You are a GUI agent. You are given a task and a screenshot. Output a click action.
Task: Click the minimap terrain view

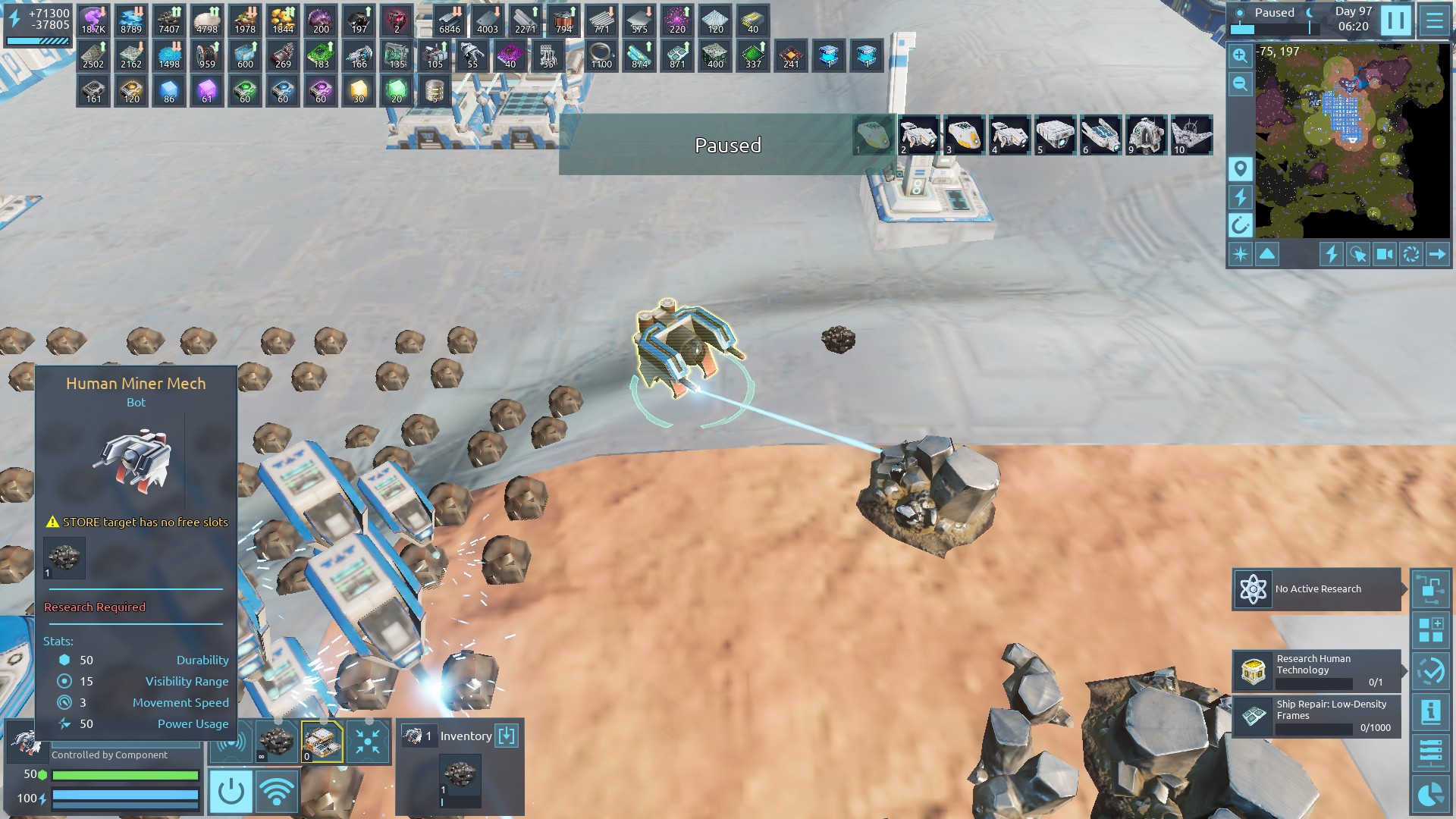pyautogui.click(x=1352, y=140)
